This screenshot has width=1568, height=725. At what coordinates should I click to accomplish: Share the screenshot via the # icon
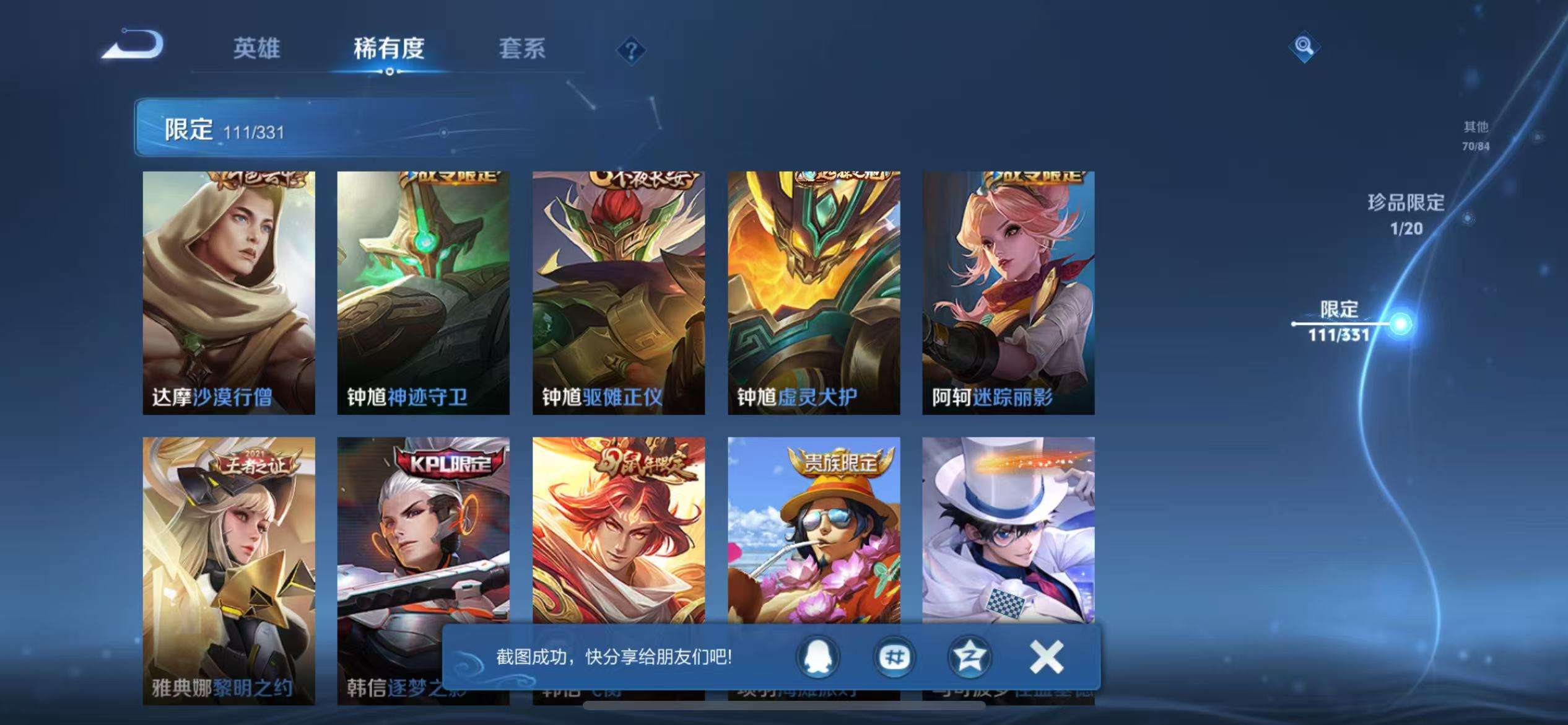pos(894,657)
